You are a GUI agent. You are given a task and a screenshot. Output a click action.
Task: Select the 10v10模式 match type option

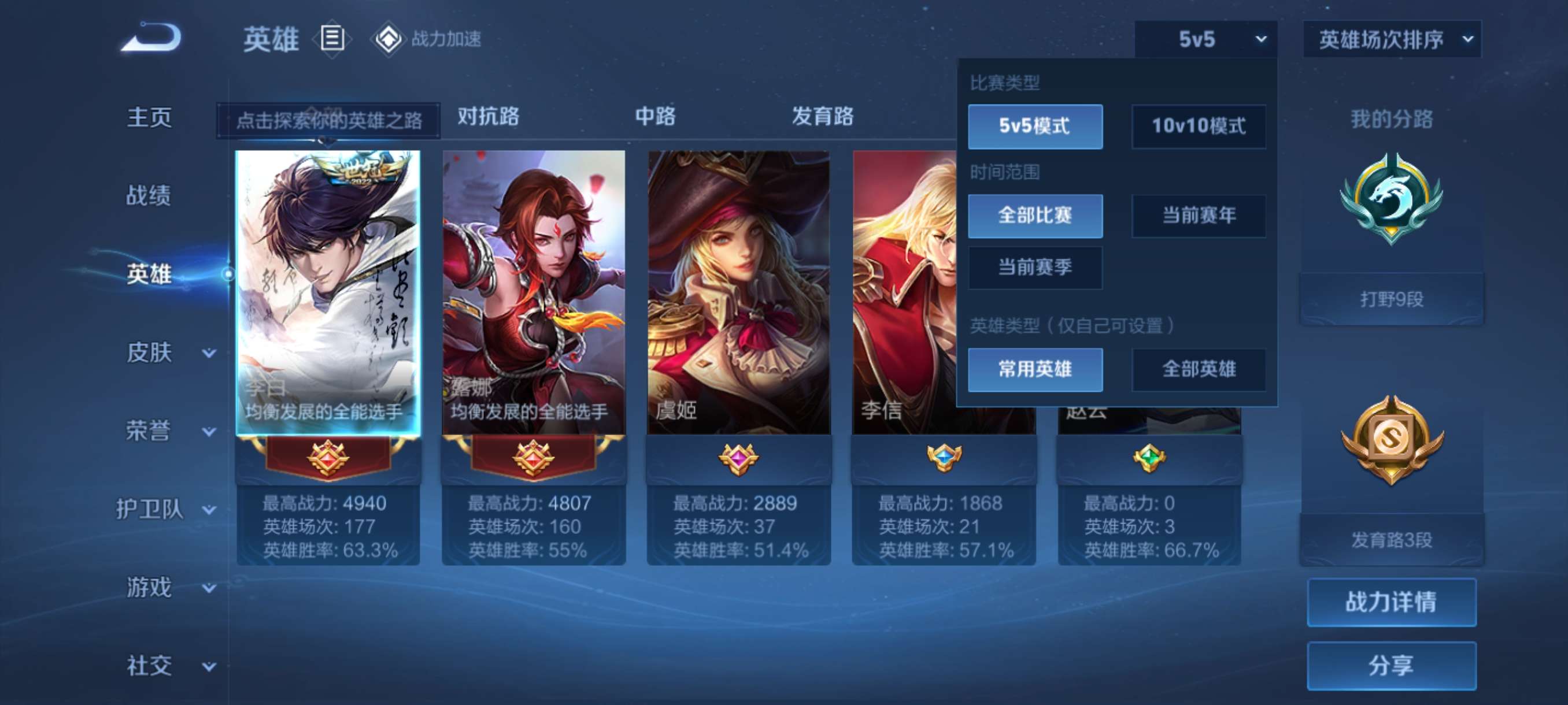(1198, 127)
